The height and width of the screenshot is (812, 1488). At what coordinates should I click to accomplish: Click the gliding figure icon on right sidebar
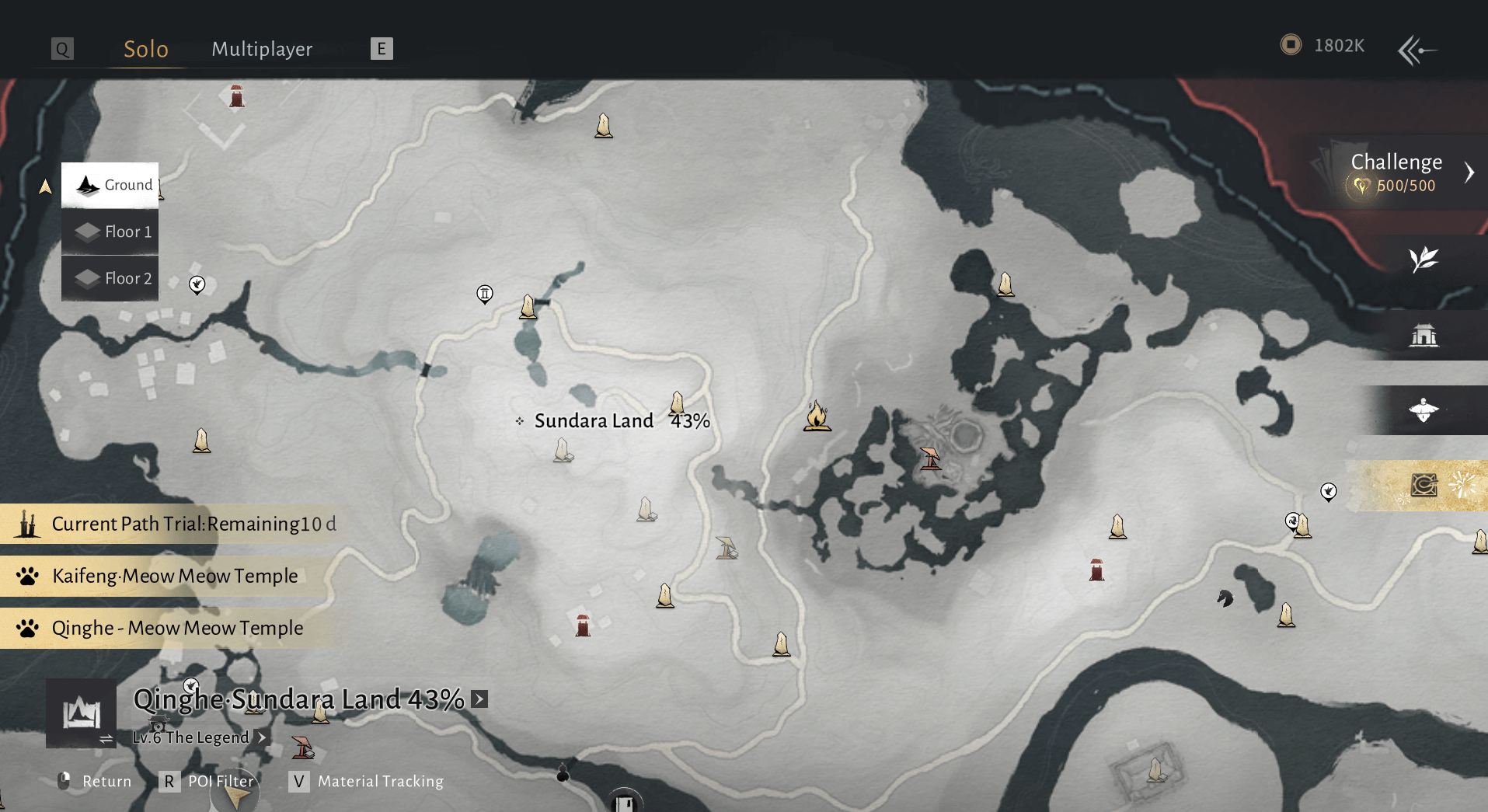[1424, 410]
